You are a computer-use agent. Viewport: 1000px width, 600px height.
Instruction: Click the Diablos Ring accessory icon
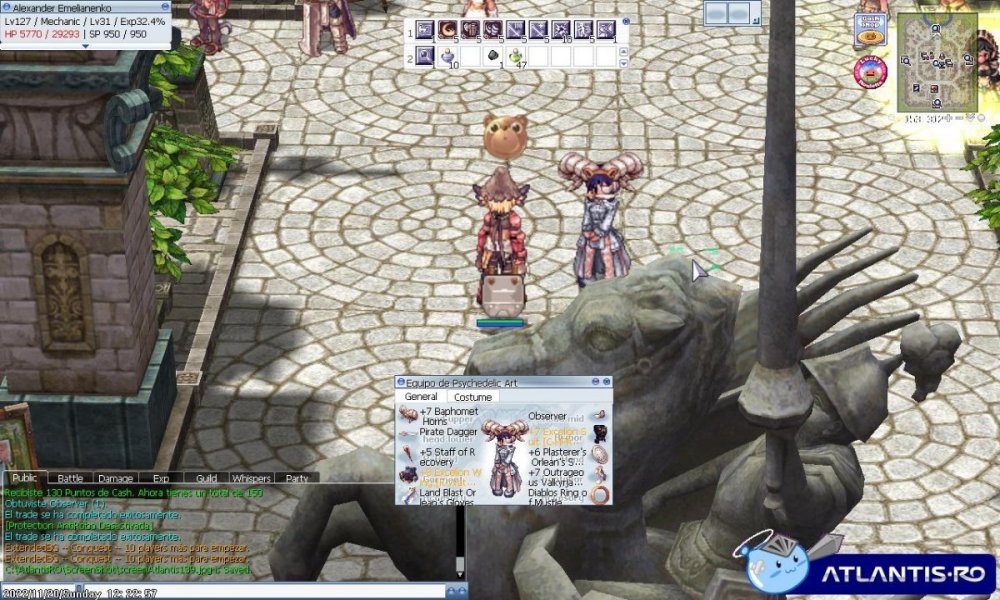tap(600, 495)
